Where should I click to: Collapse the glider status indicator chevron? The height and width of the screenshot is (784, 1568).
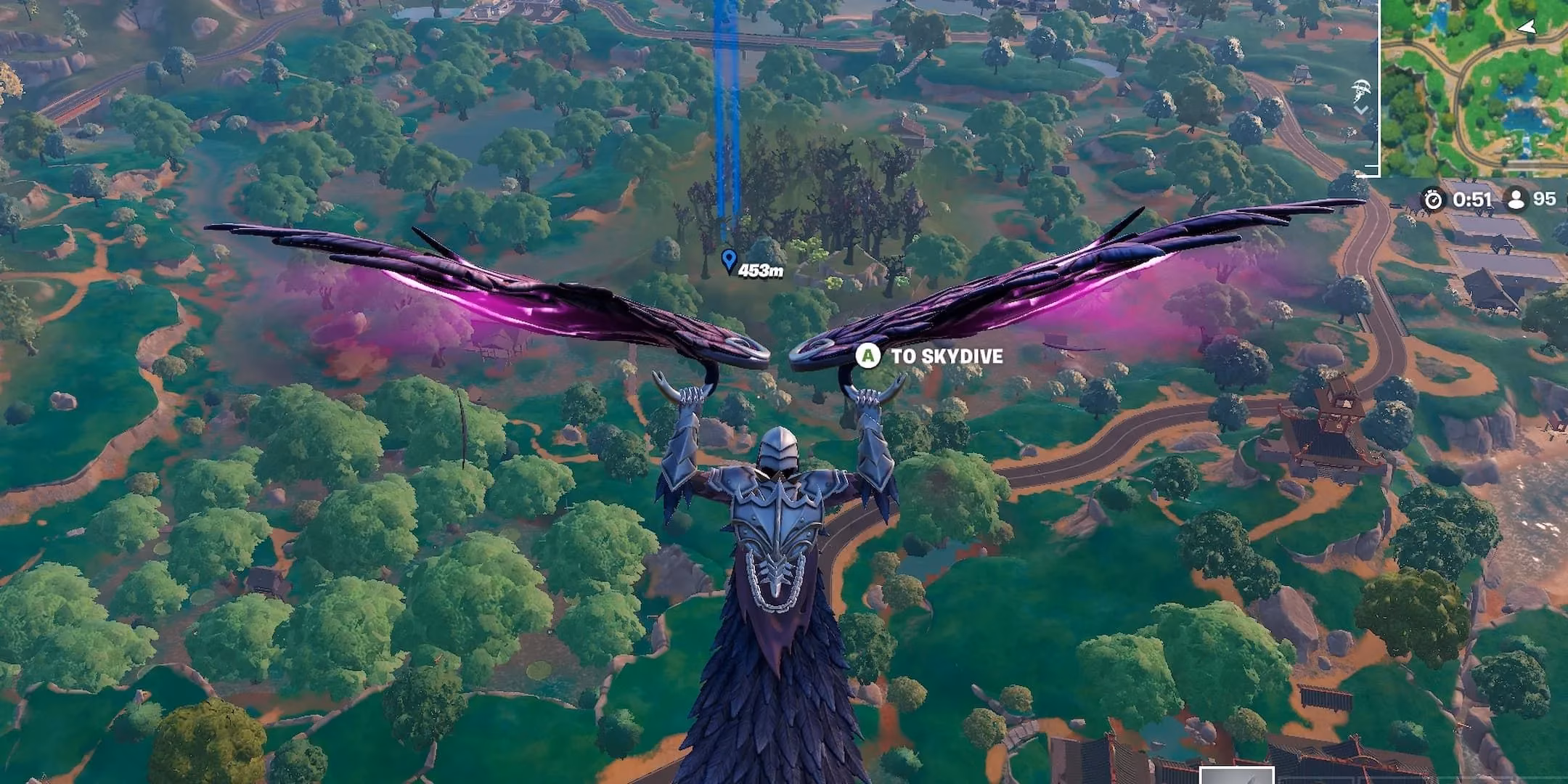pyautogui.click(x=1362, y=109)
